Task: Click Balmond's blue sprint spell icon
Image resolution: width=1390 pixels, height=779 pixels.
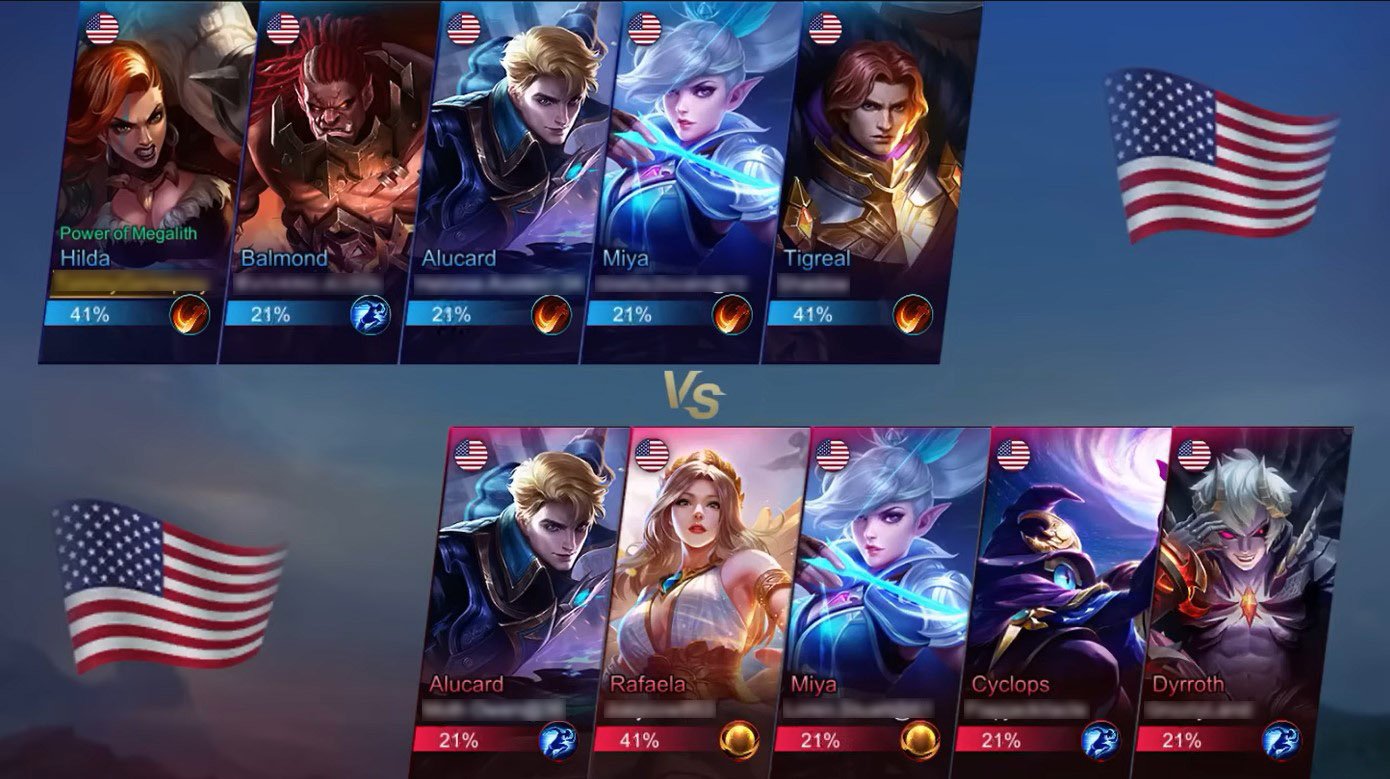Action: pyautogui.click(x=369, y=315)
